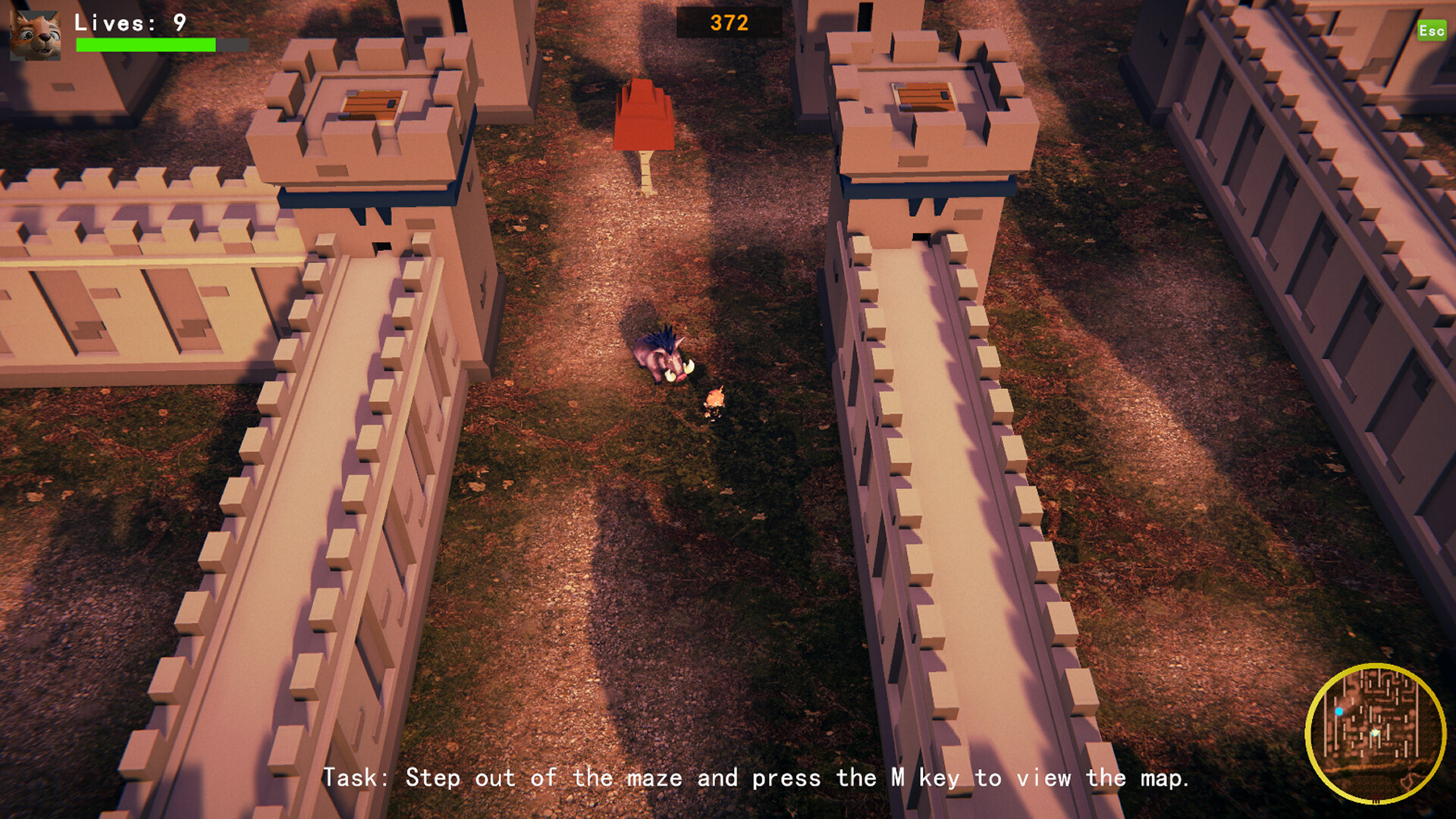This screenshot has height=819, width=1456.
Task: Click the small fox character near the boar
Action: 717,398
